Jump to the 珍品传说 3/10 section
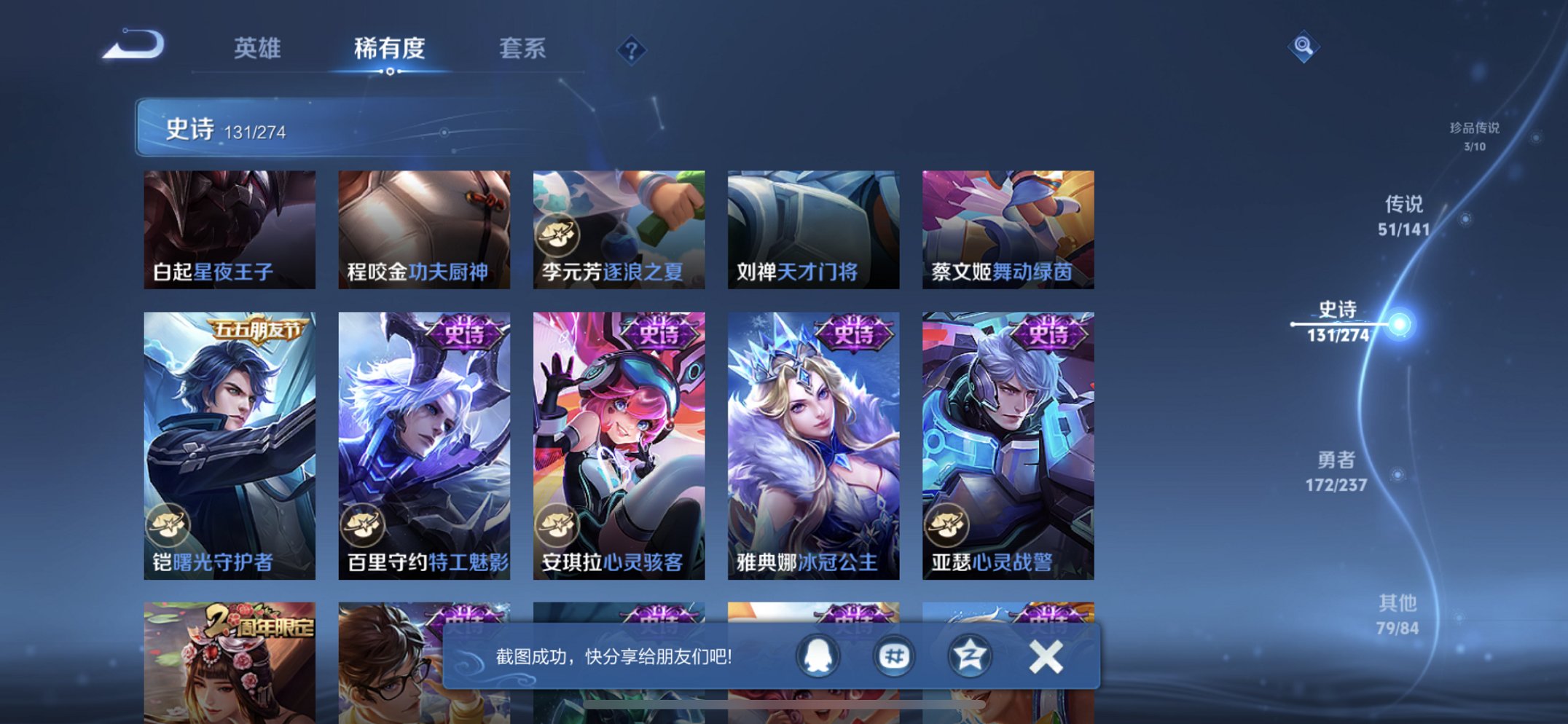Image resolution: width=1568 pixels, height=724 pixels. (1472, 135)
